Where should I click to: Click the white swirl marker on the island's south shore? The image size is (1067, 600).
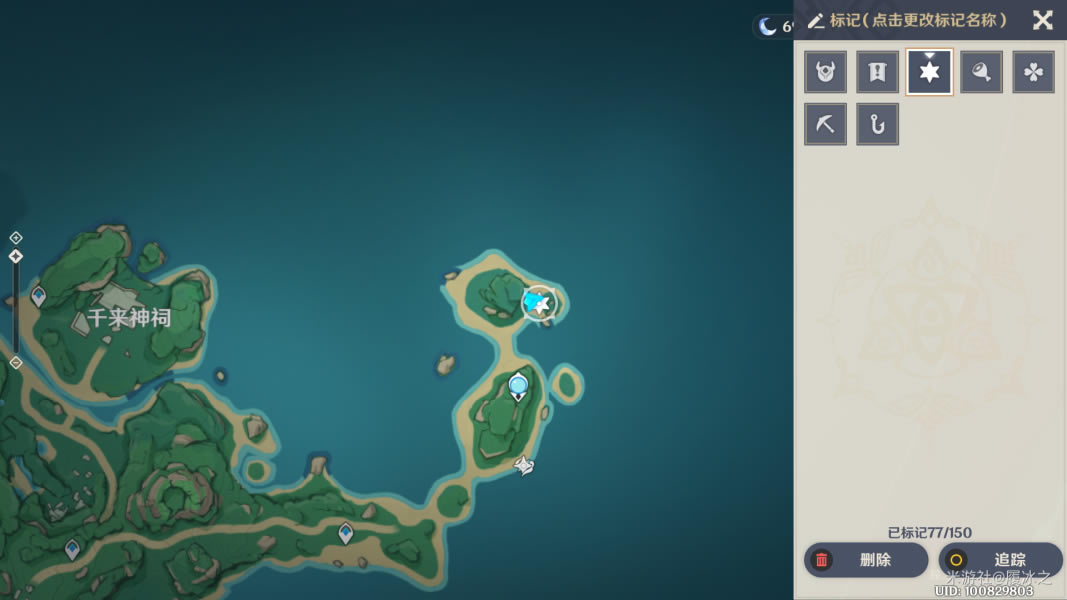pyautogui.click(x=524, y=465)
